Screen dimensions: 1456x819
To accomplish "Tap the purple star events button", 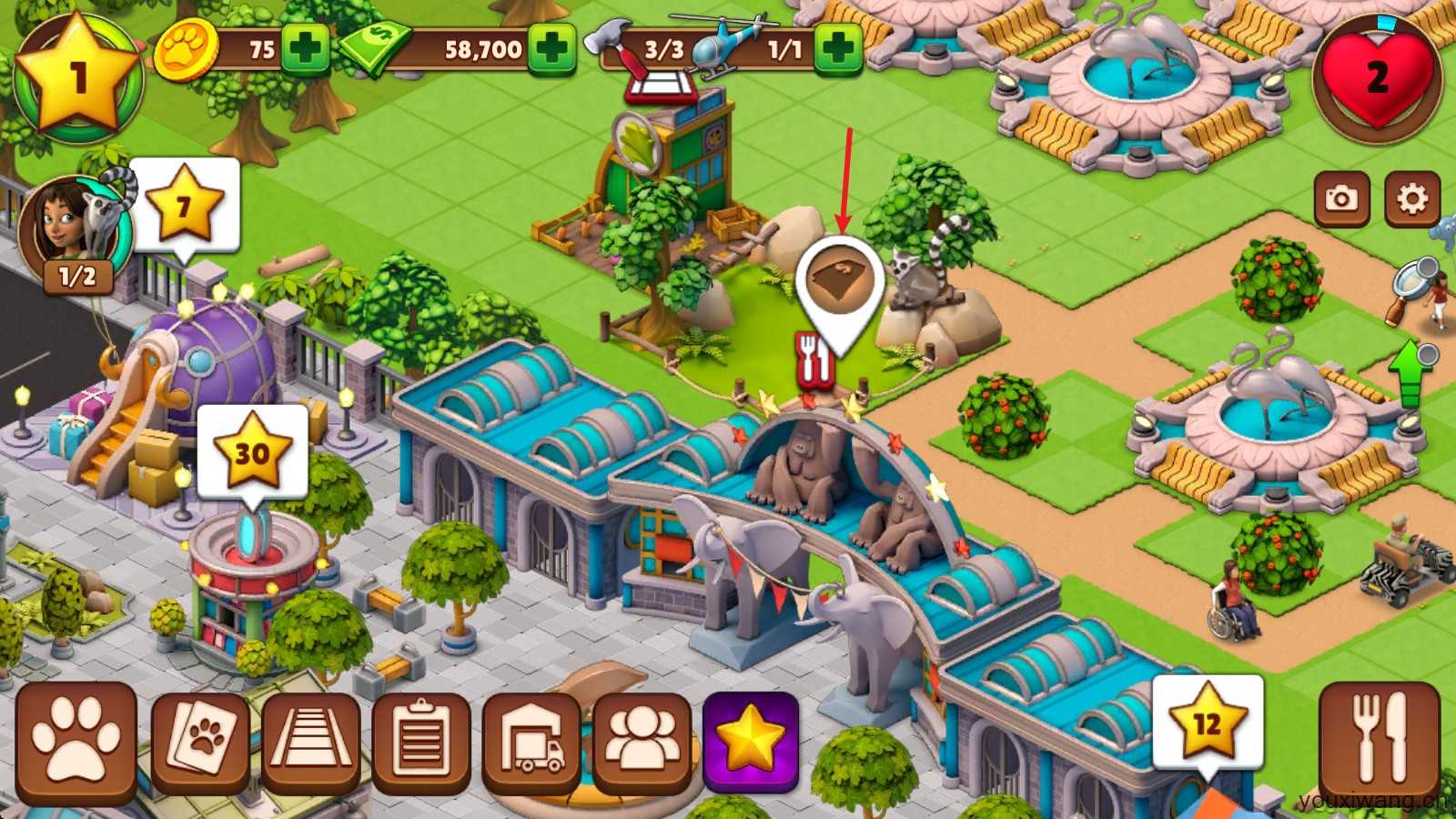I will click(x=751, y=740).
